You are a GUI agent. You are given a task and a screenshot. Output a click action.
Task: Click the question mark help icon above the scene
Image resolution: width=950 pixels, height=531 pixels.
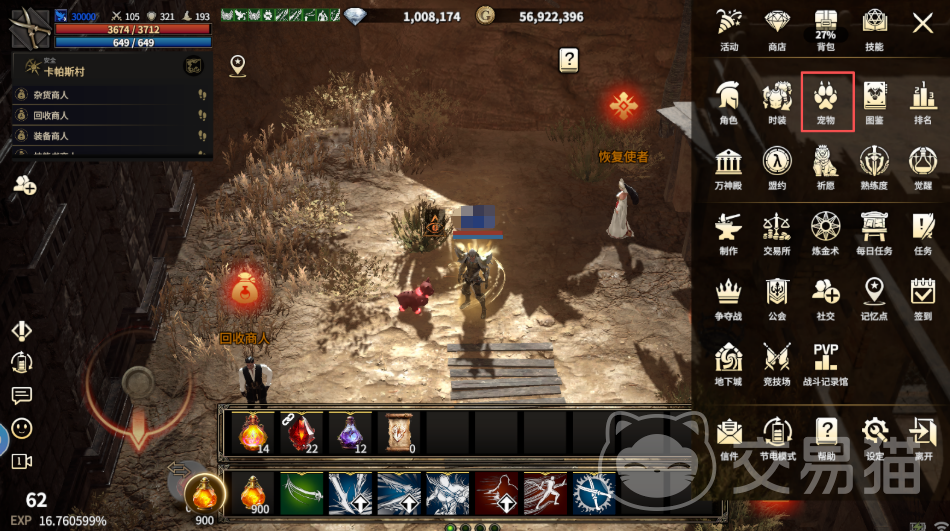(x=568, y=61)
